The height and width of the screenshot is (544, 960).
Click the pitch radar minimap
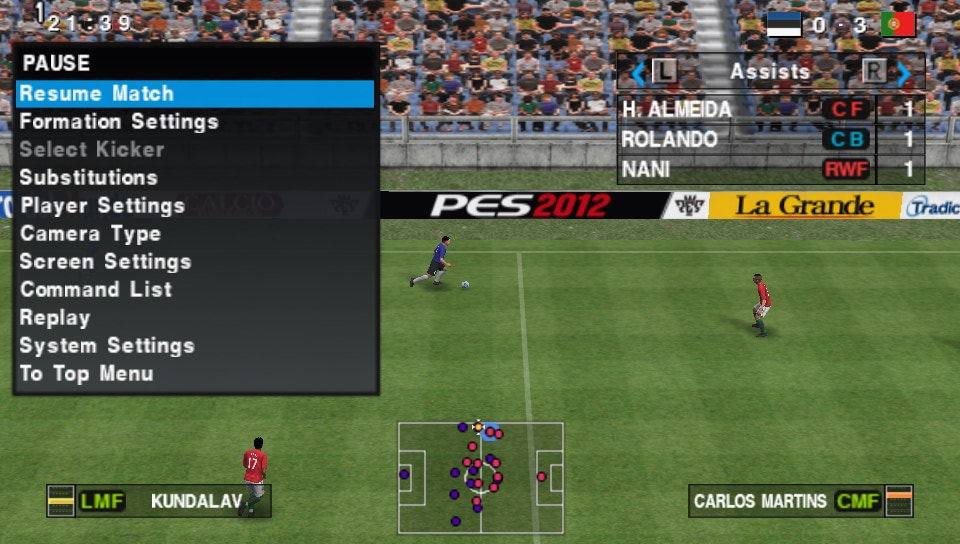coord(480,477)
